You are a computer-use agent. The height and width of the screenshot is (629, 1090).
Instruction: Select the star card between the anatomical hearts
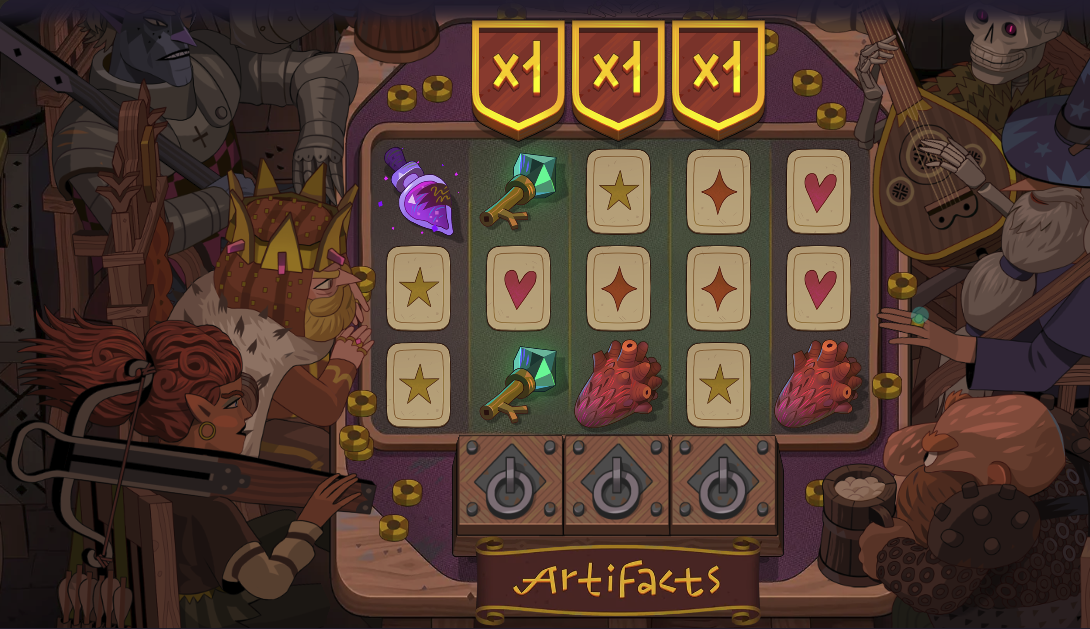coord(718,384)
